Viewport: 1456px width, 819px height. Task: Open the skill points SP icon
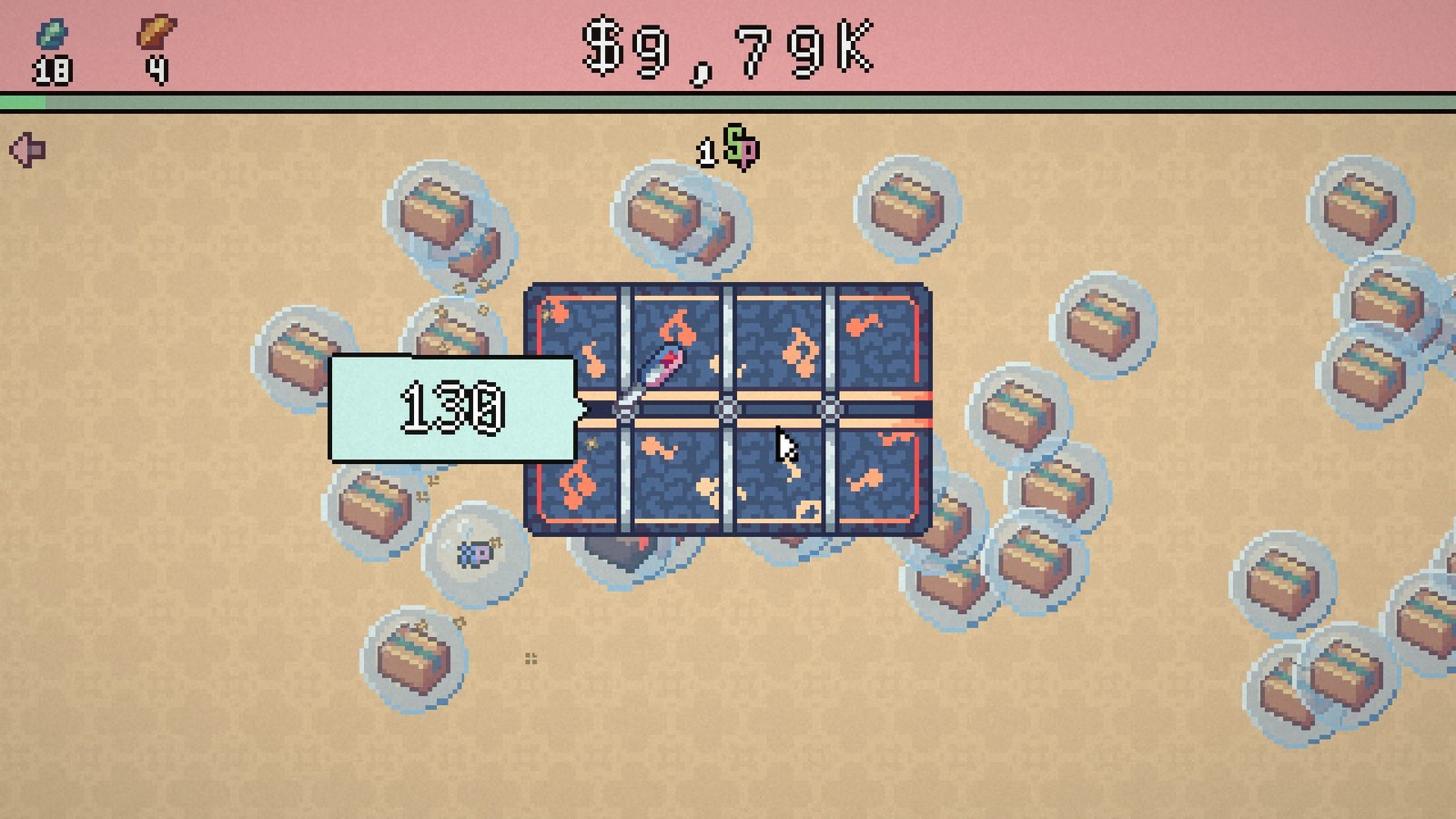point(741,147)
